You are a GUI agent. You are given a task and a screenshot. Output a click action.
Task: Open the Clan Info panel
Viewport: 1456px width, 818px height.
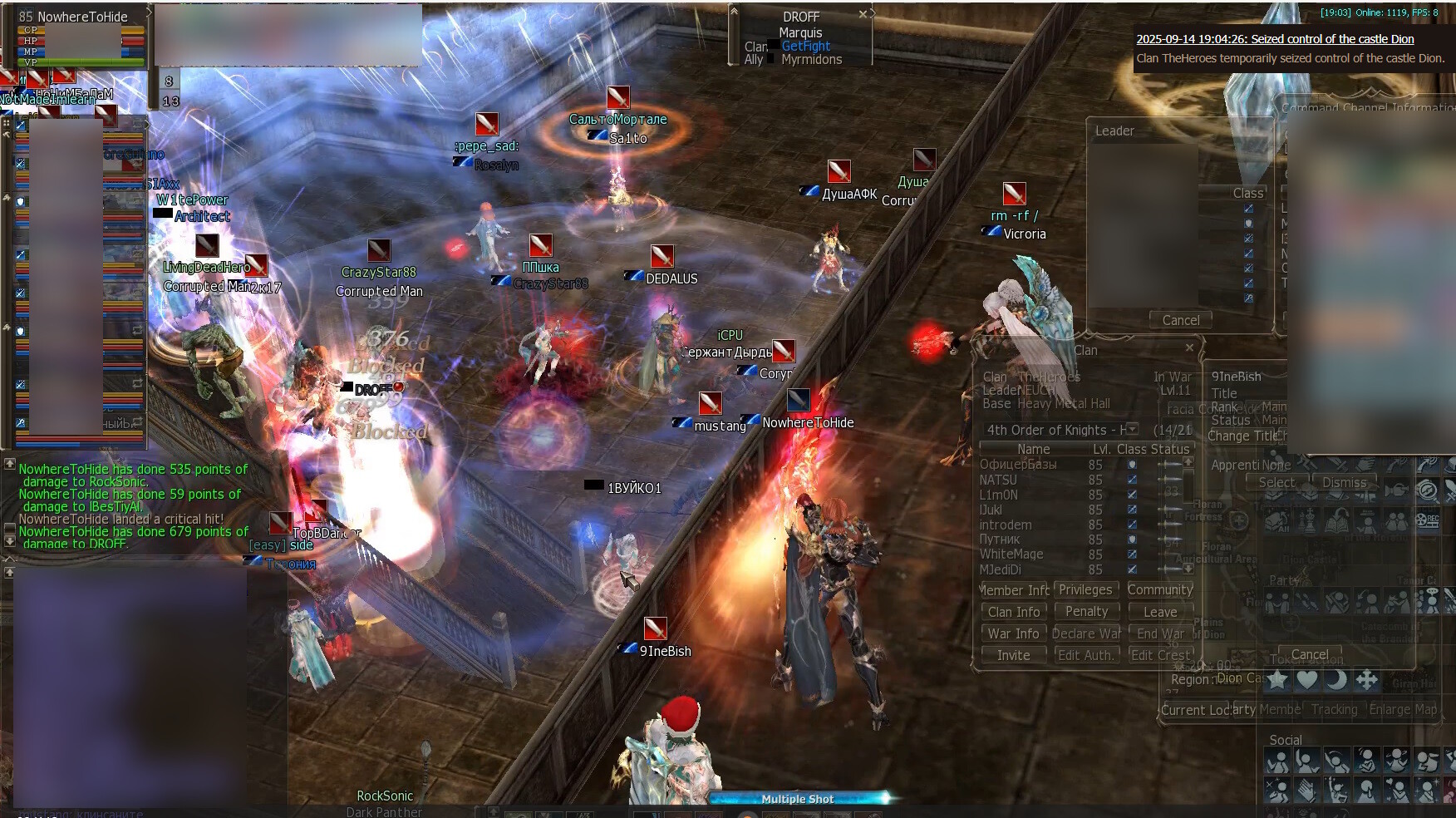[x=1013, y=612]
